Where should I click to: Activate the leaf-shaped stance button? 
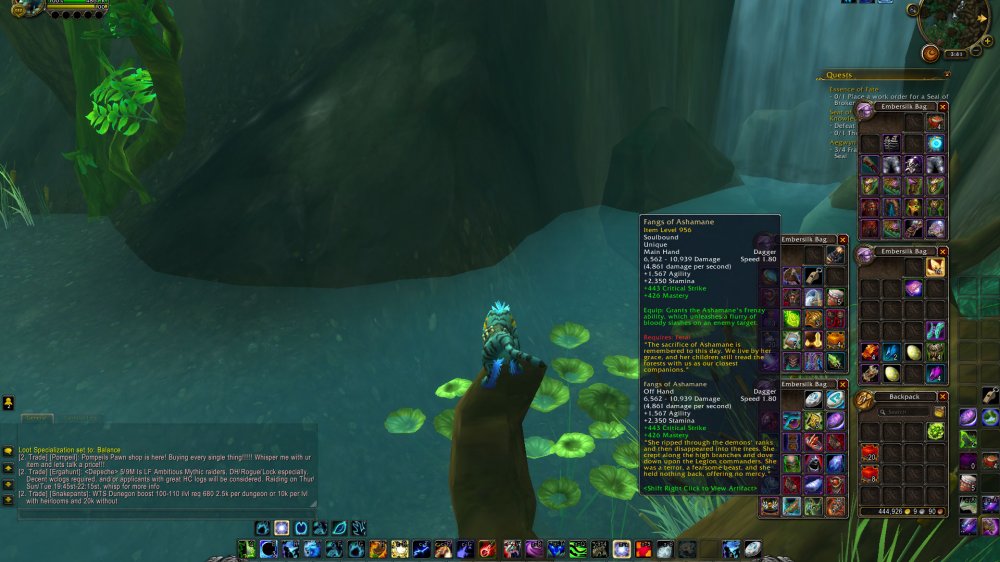tap(339, 527)
